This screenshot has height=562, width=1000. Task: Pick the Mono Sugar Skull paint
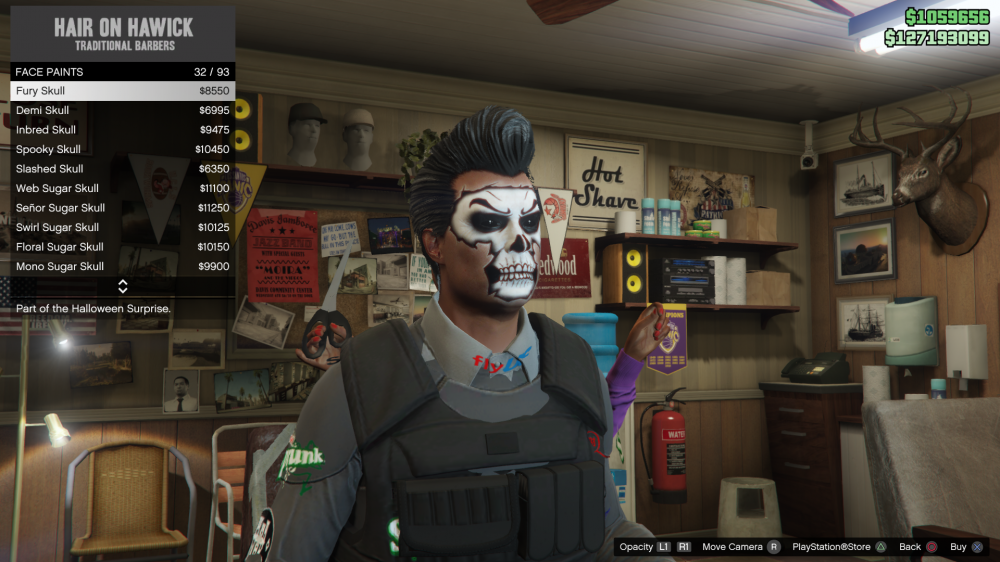(x=122, y=266)
